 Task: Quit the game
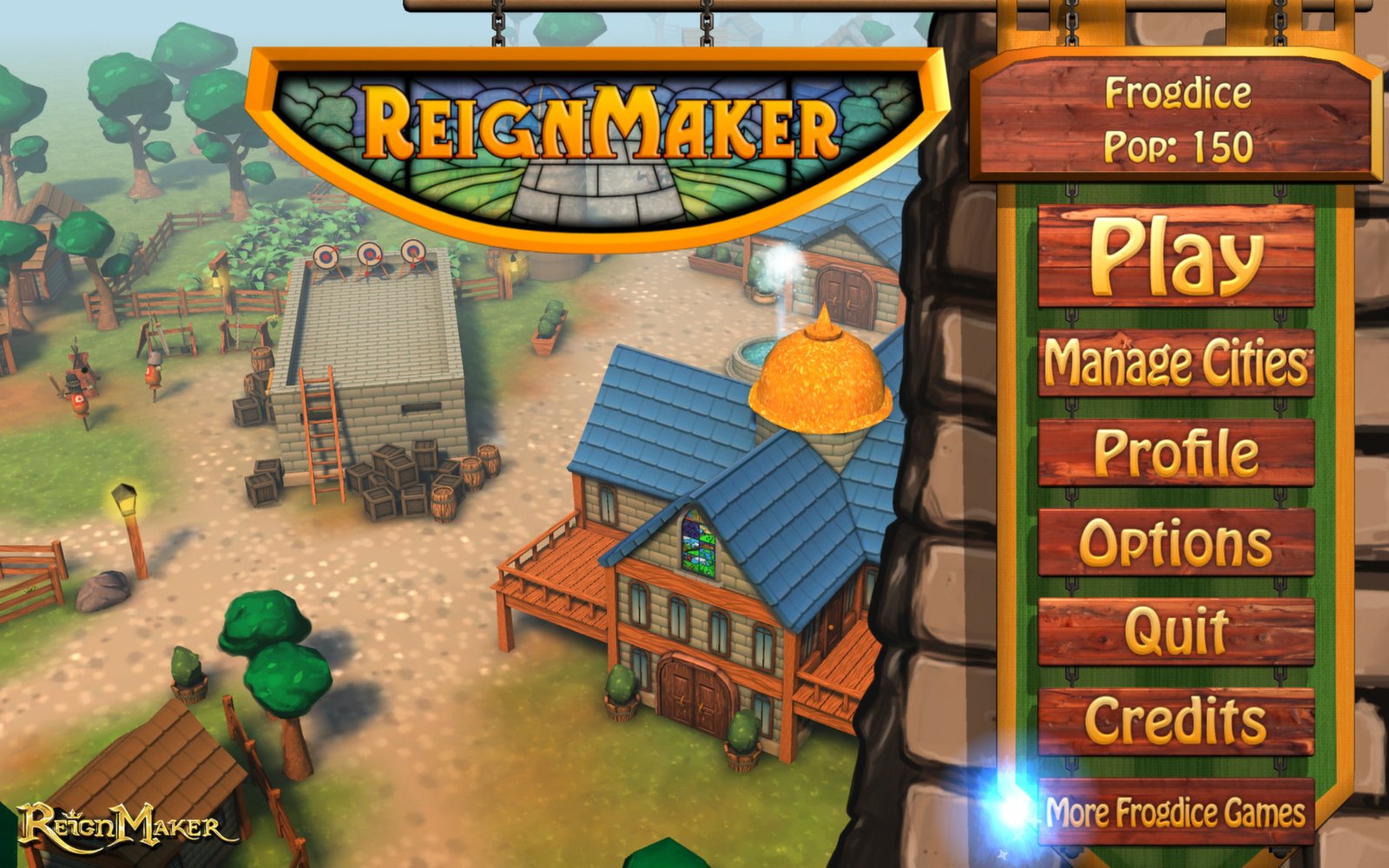pos(1175,631)
